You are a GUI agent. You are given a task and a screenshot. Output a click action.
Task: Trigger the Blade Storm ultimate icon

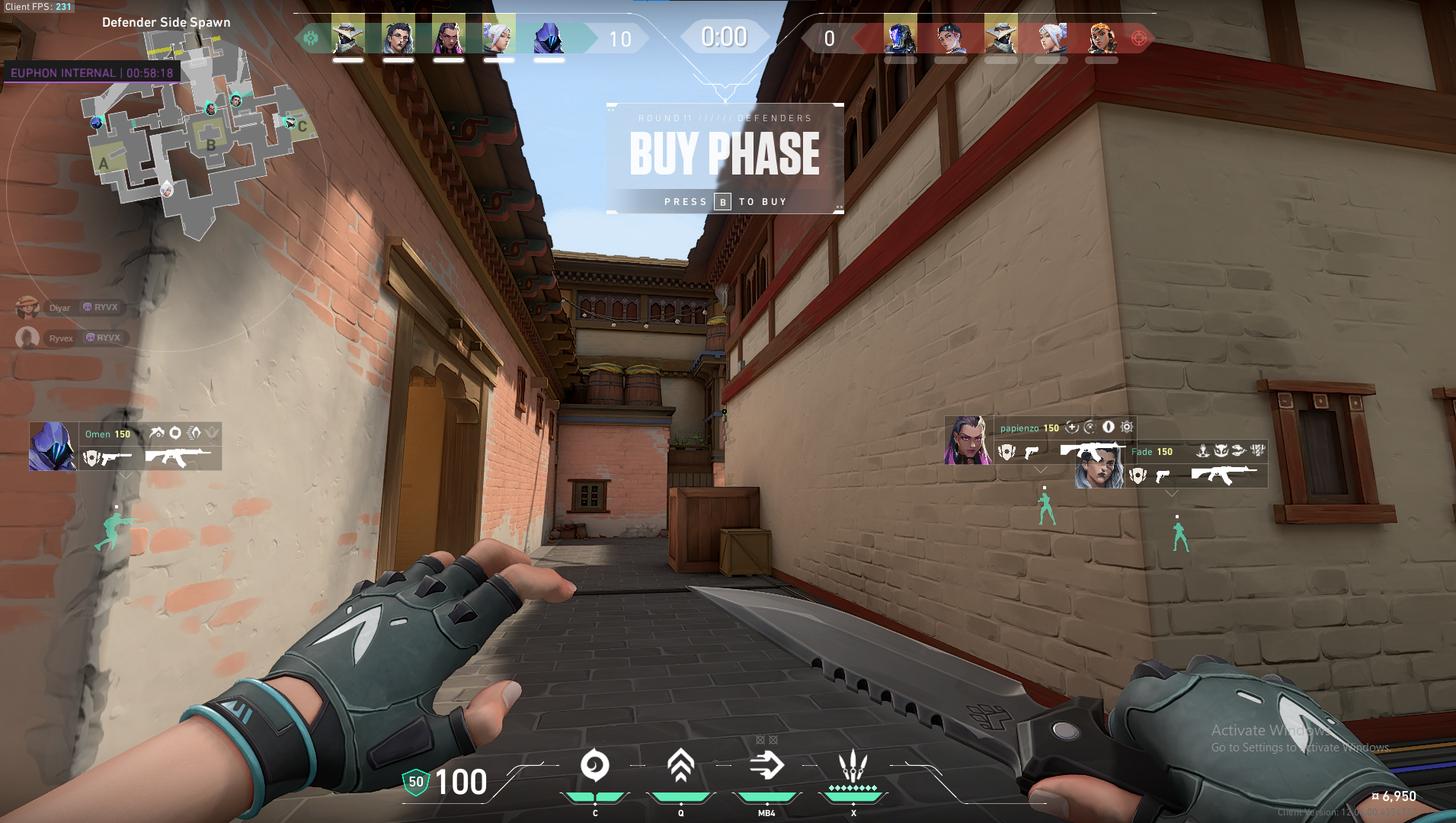pyautogui.click(x=853, y=766)
